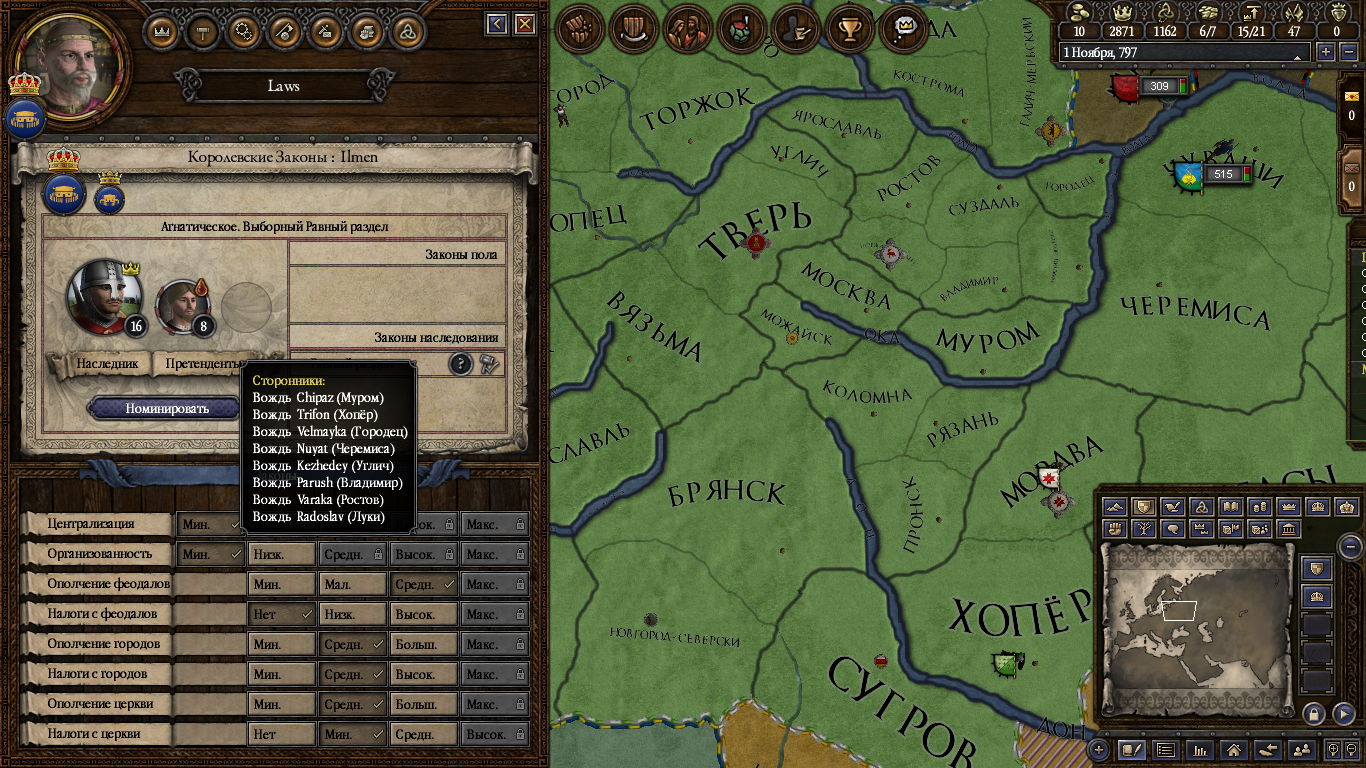Open the house icon on the bottom bar
The image size is (1366, 768).
[x=1234, y=748]
